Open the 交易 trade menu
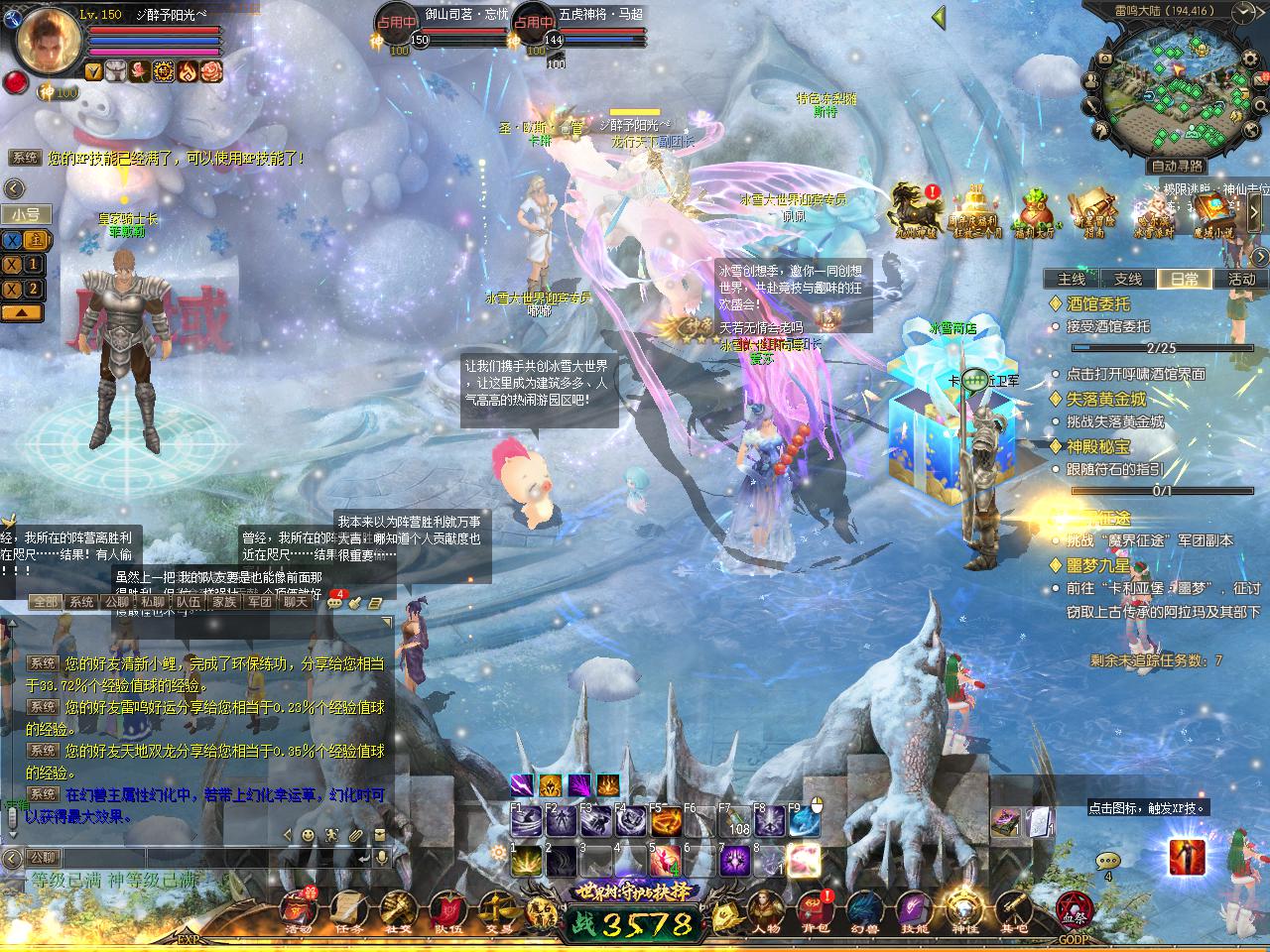This screenshot has height=952, width=1270. tap(497, 909)
